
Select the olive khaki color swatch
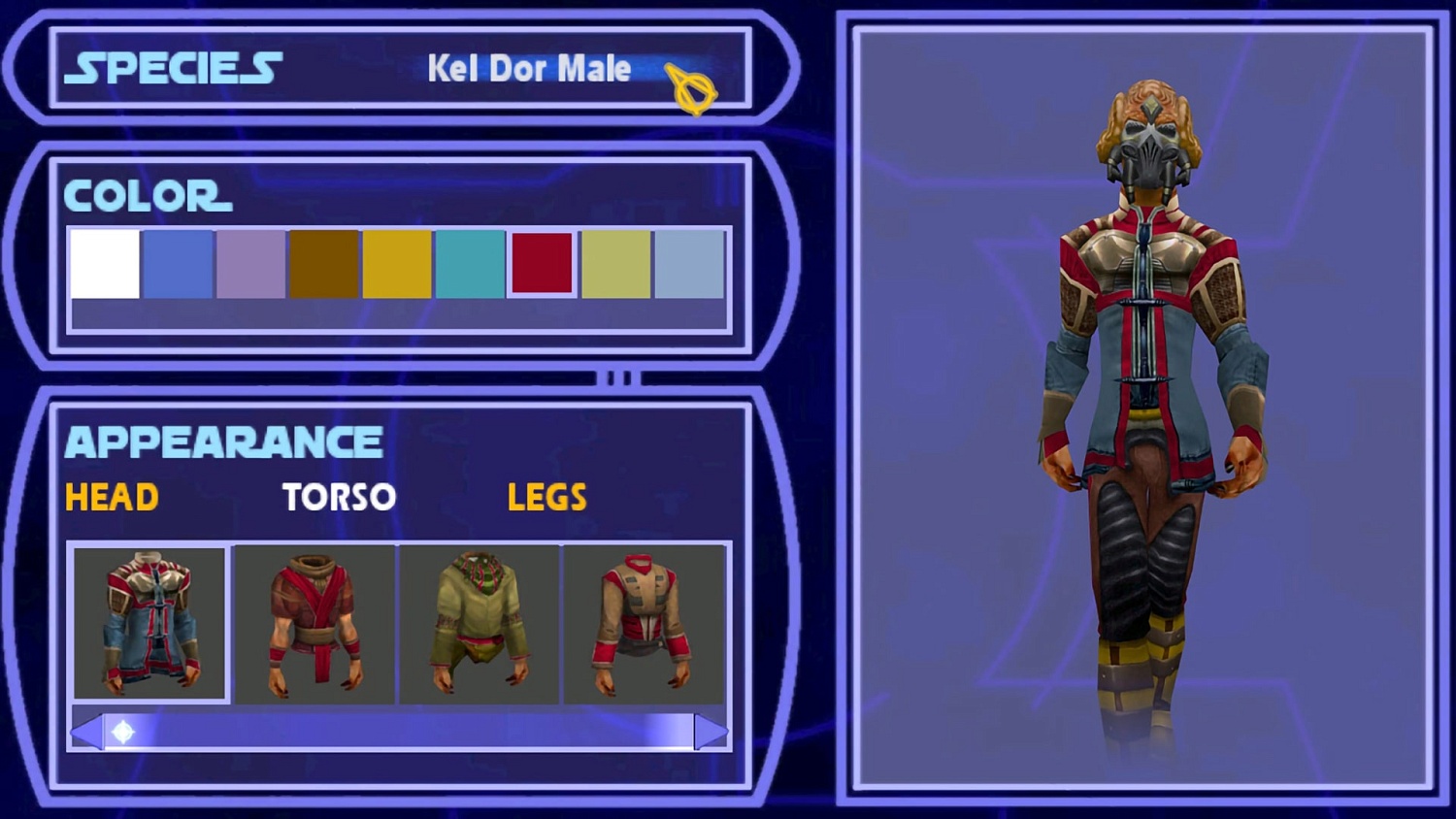click(x=617, y=262)
